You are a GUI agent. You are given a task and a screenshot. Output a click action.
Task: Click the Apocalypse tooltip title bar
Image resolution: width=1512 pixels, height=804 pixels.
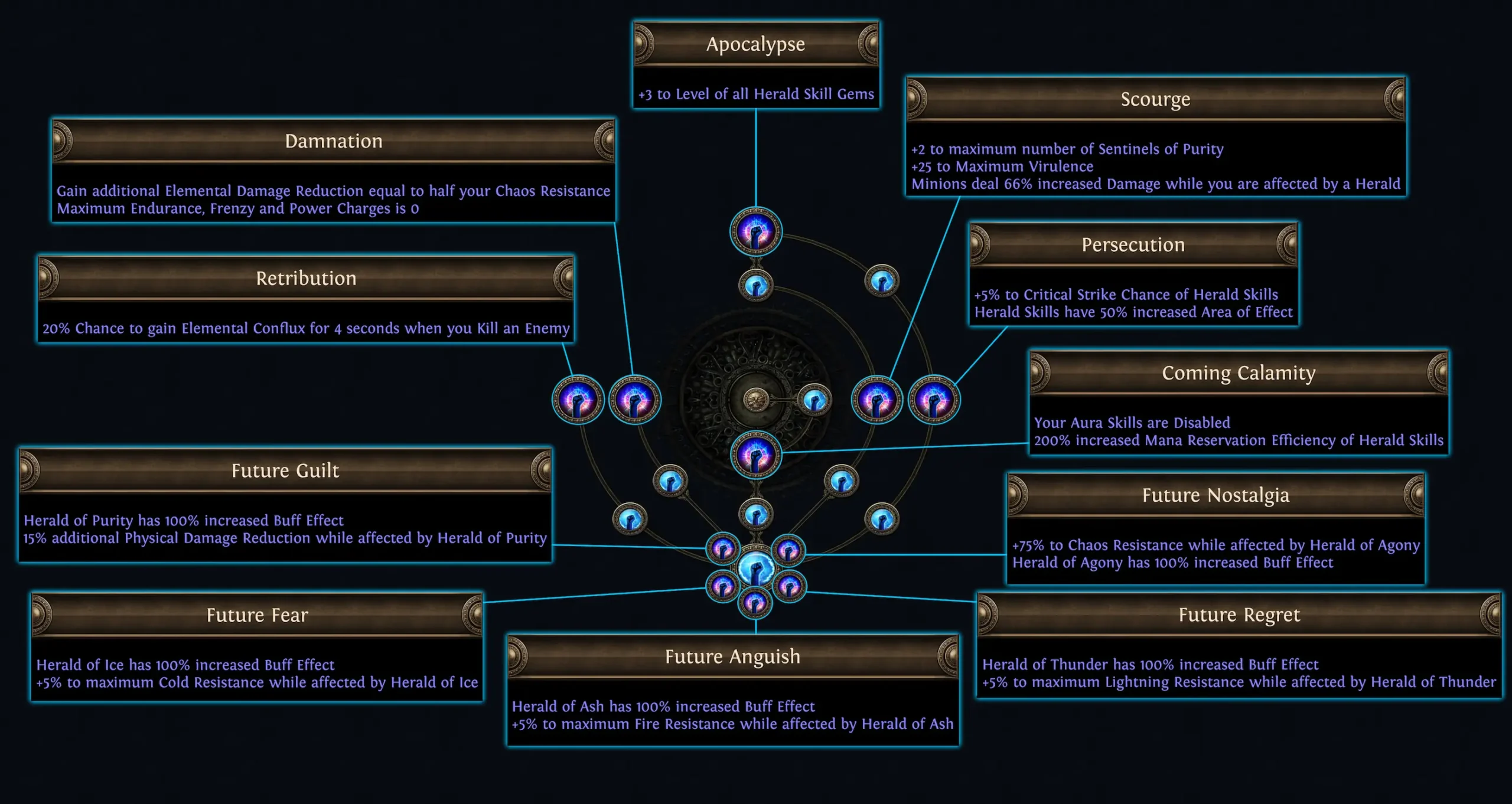click(756, 44)
